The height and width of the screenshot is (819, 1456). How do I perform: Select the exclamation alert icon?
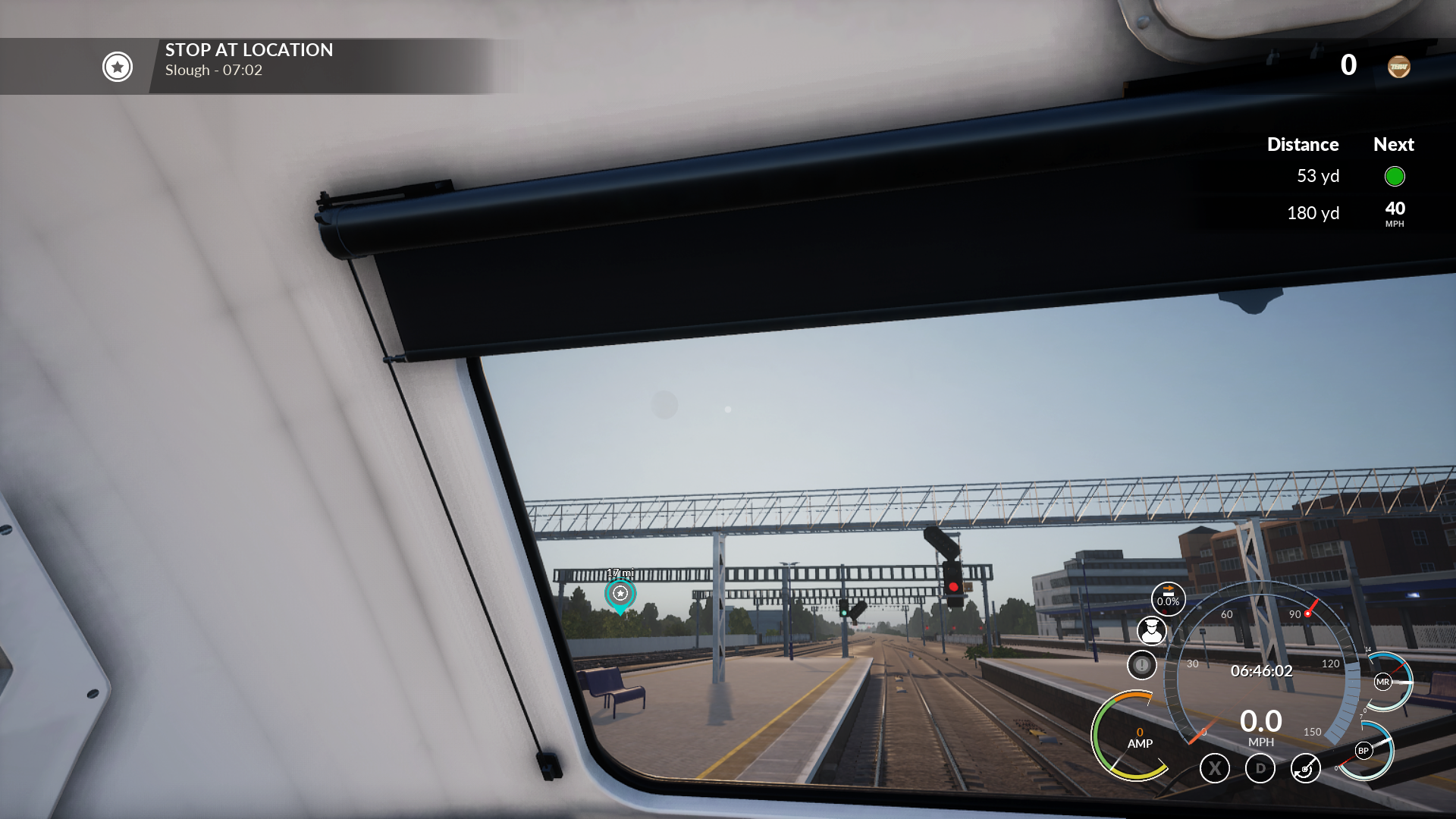coord(1141,665)
